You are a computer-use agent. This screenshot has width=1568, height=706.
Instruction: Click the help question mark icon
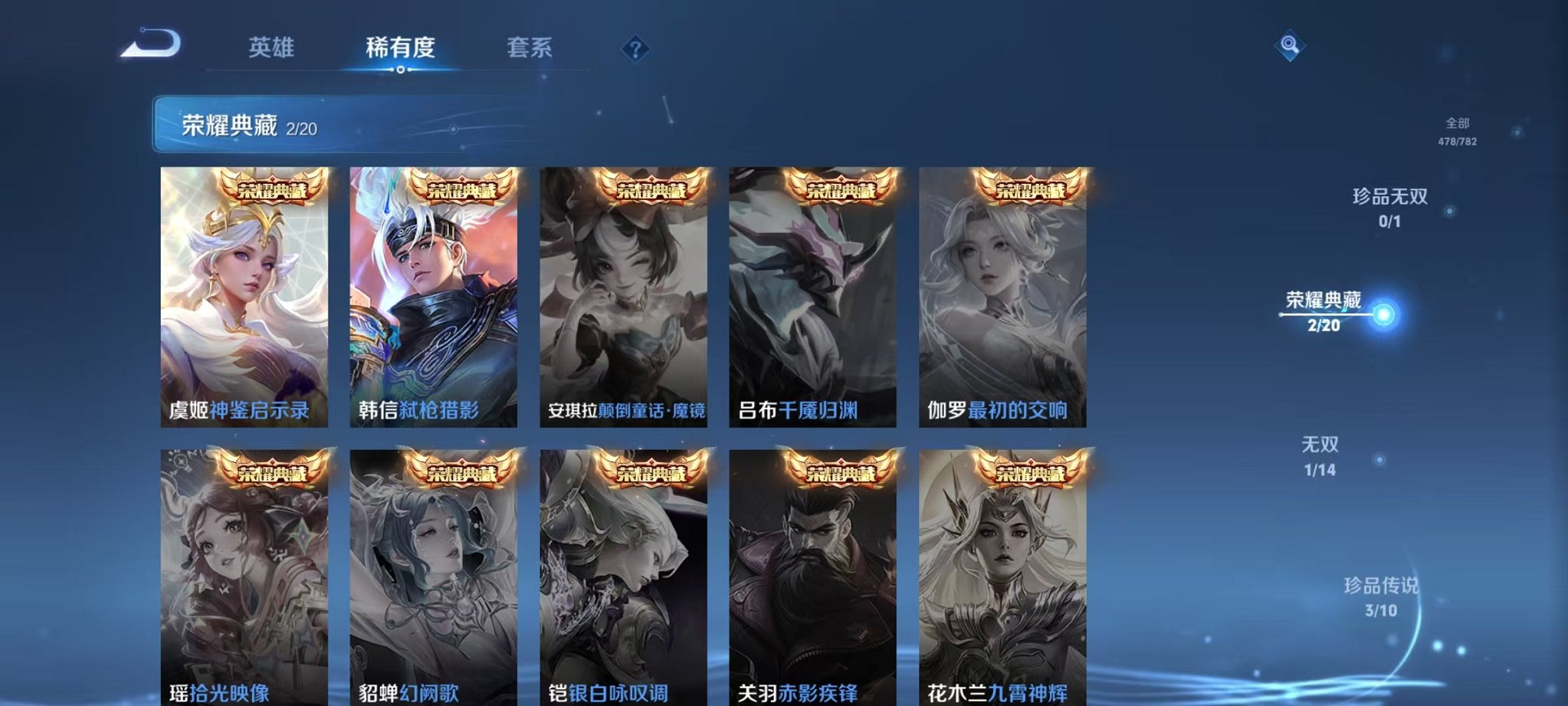tap(635, 49)
